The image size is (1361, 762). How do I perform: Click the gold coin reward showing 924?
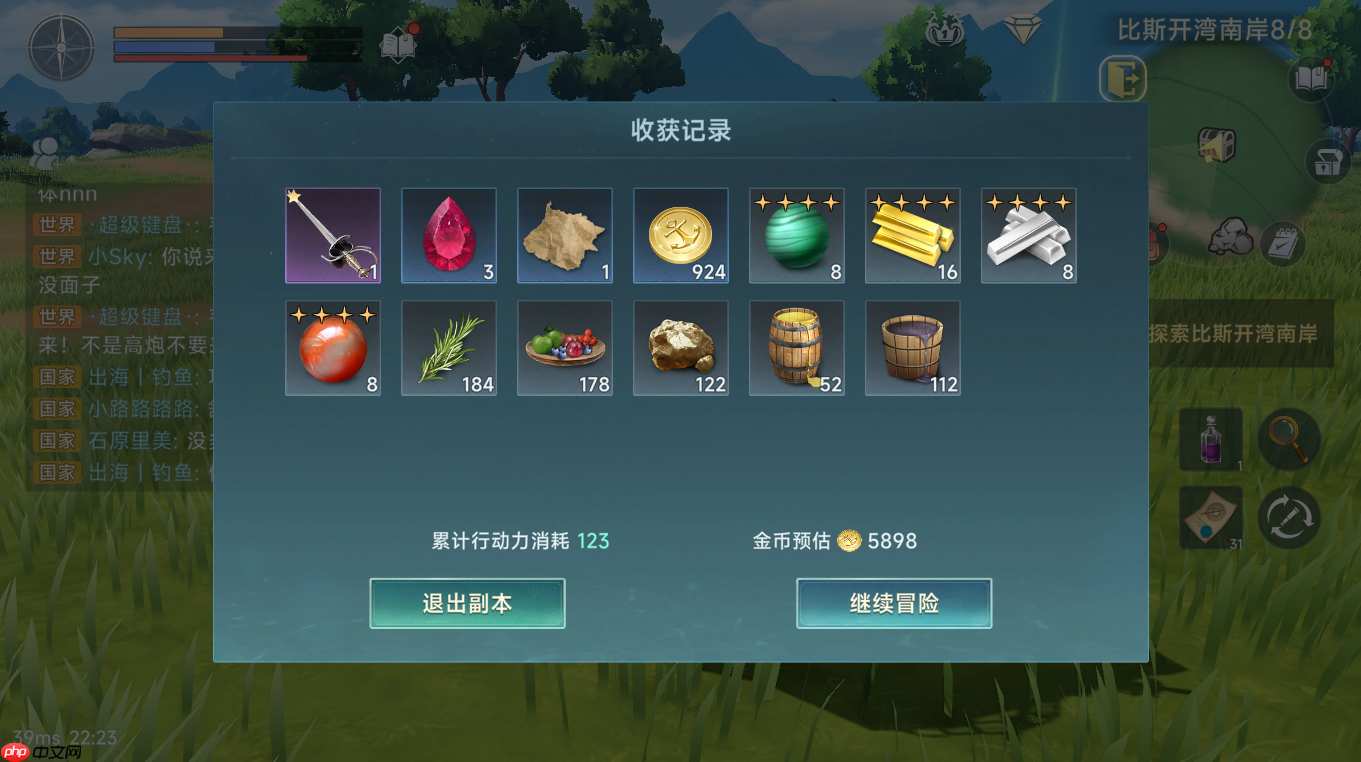[x=681, y=235]
